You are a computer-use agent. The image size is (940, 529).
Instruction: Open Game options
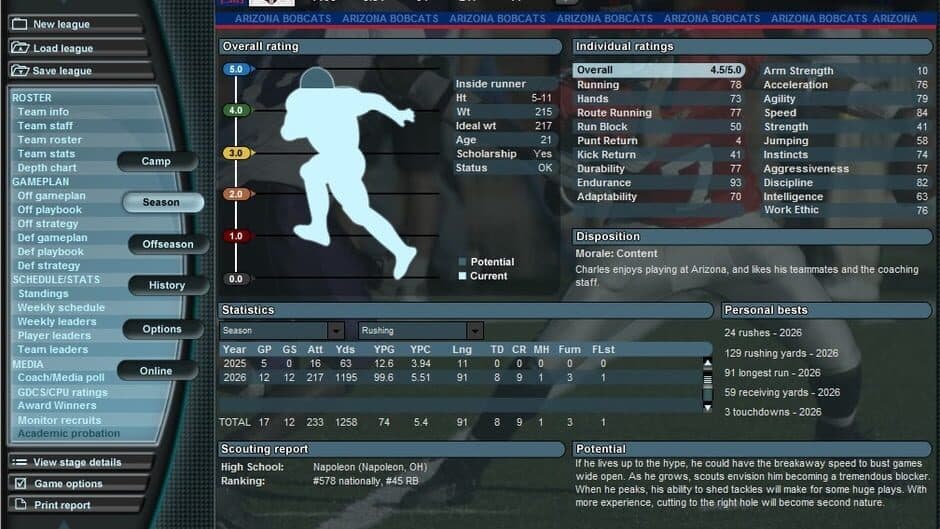[68, 484]
